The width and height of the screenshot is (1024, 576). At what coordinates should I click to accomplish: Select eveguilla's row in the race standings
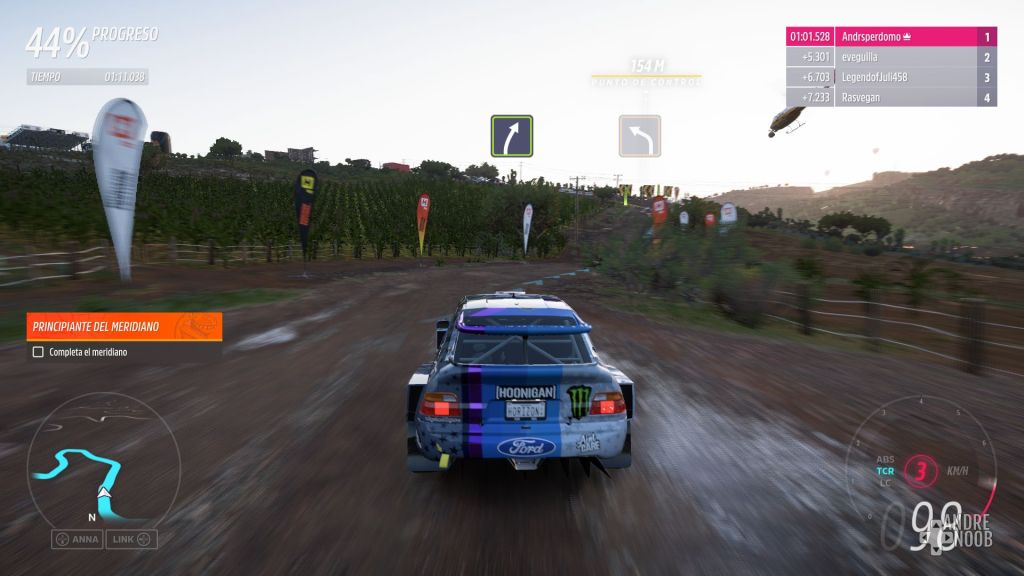892,57
